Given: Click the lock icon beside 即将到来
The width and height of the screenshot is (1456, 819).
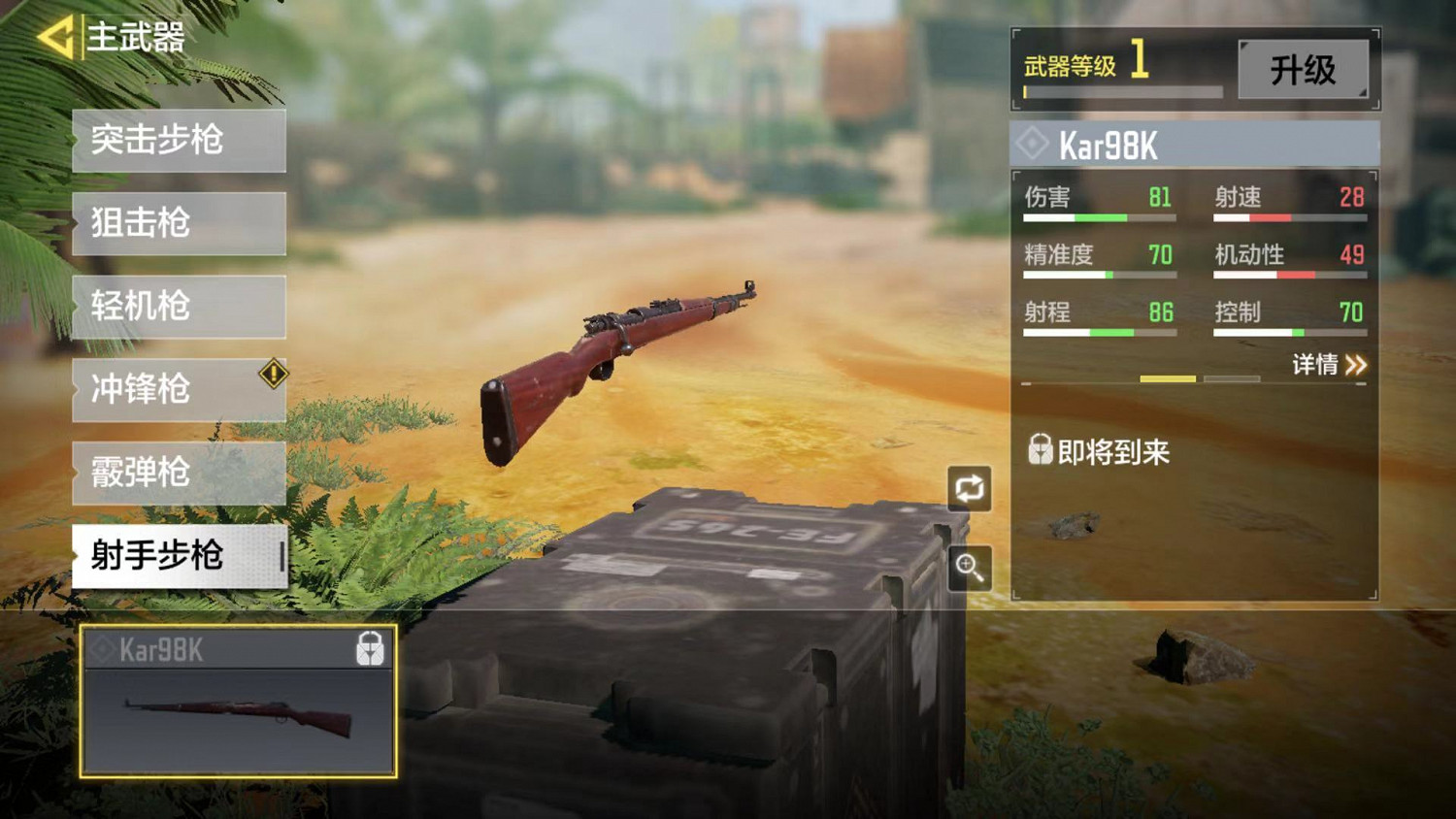Looking at the screenshot, I should [x=1041, y=451].
